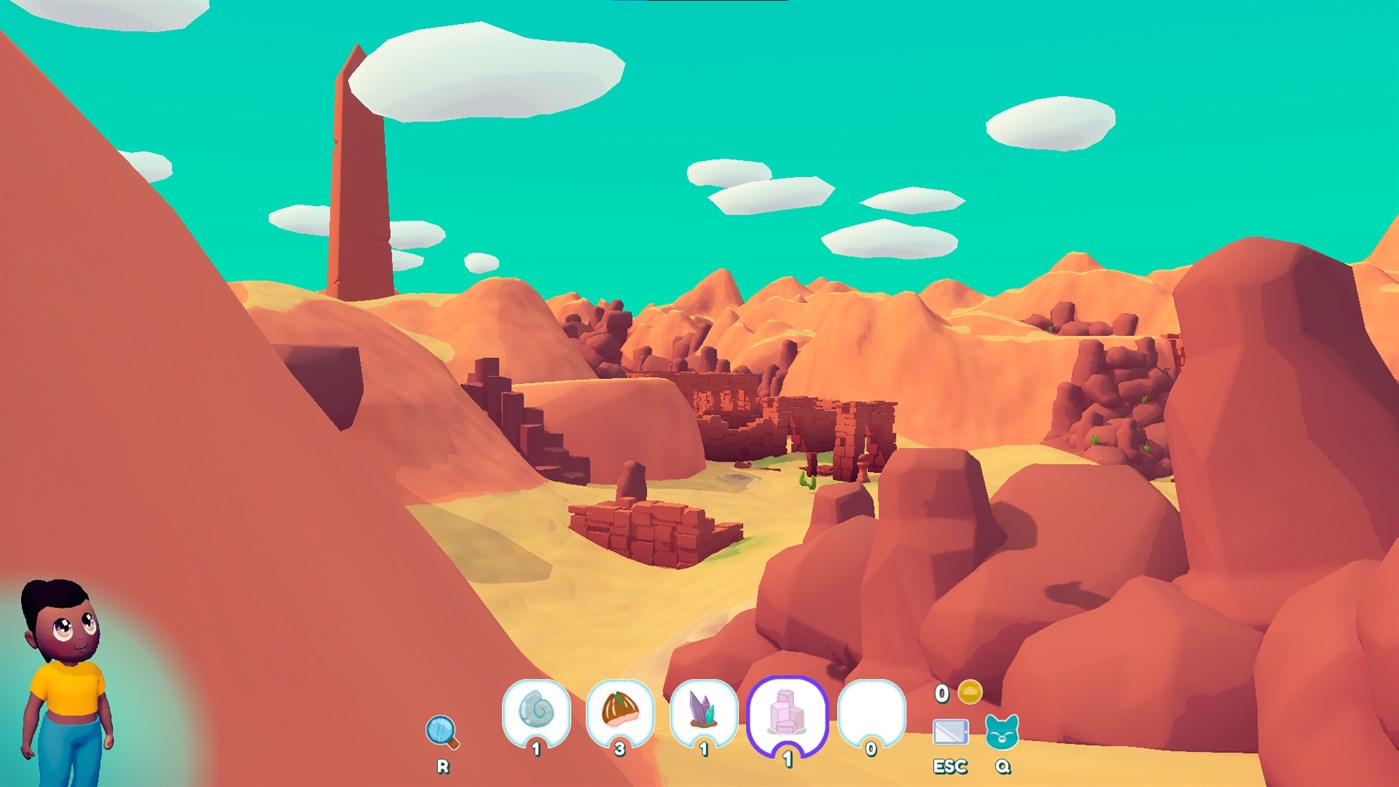Click the coin counter showing 0
Screen dimensions: 1399x787
tap(941, 695)
